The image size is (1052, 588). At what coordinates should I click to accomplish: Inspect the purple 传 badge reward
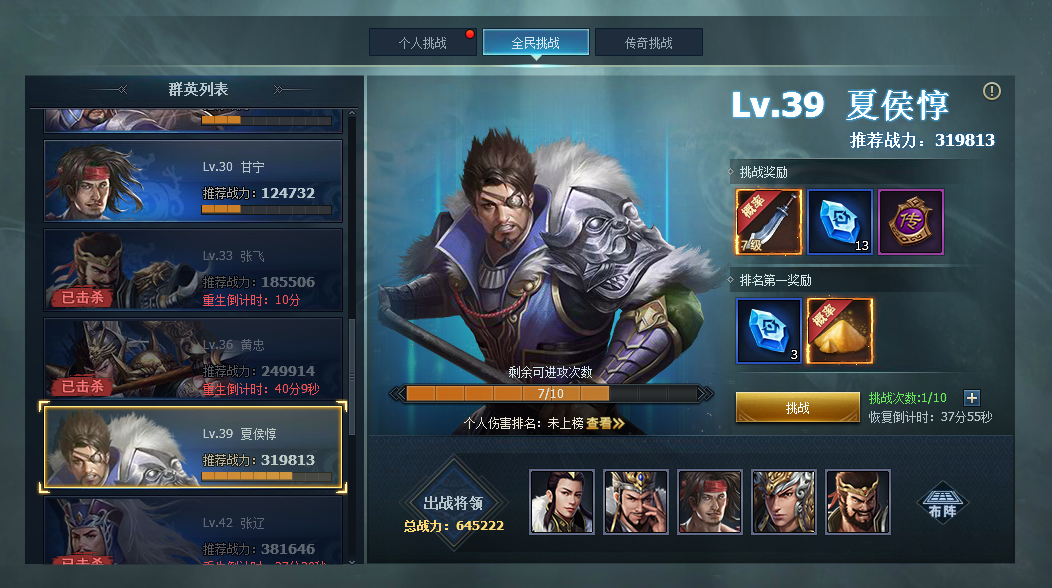(x=910, y=222)
